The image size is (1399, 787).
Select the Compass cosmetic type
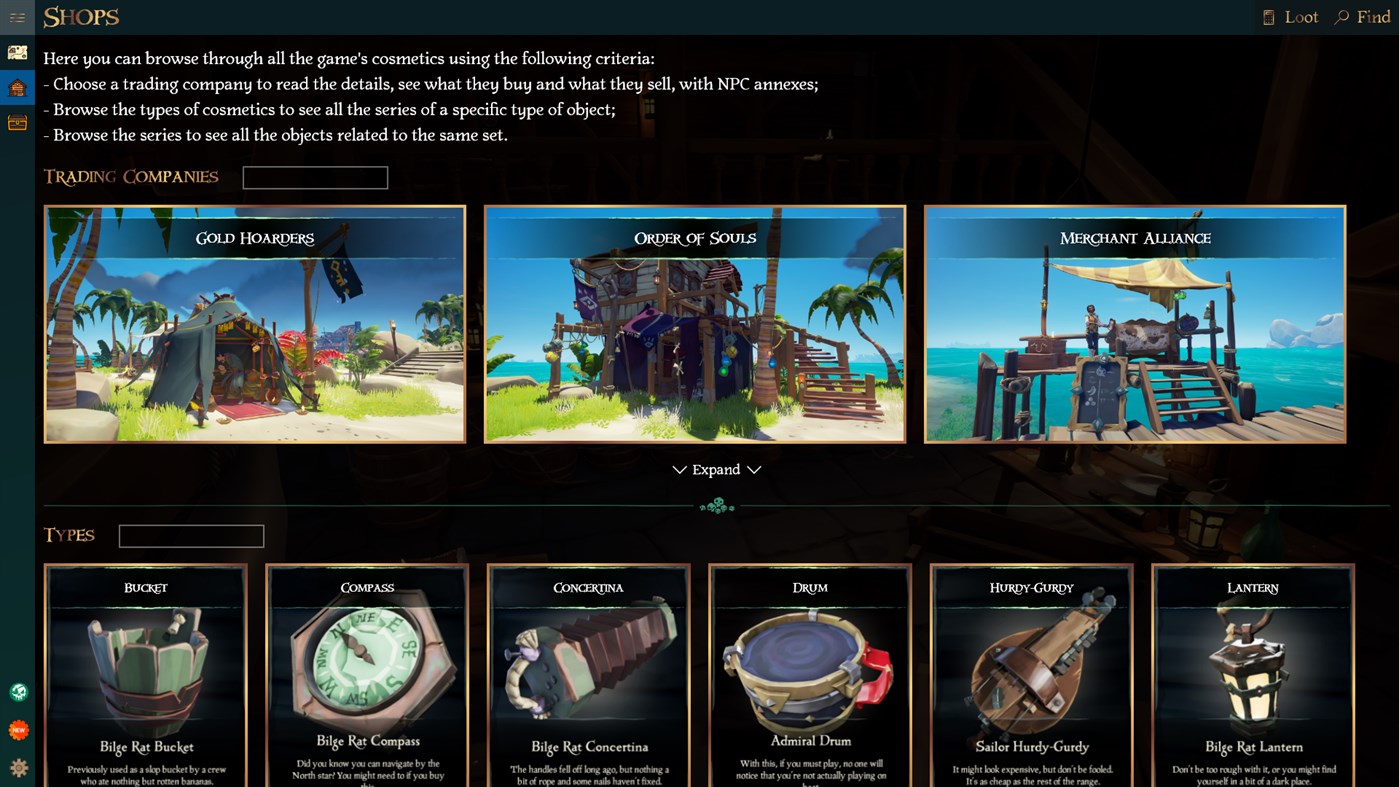pos(366,675)
